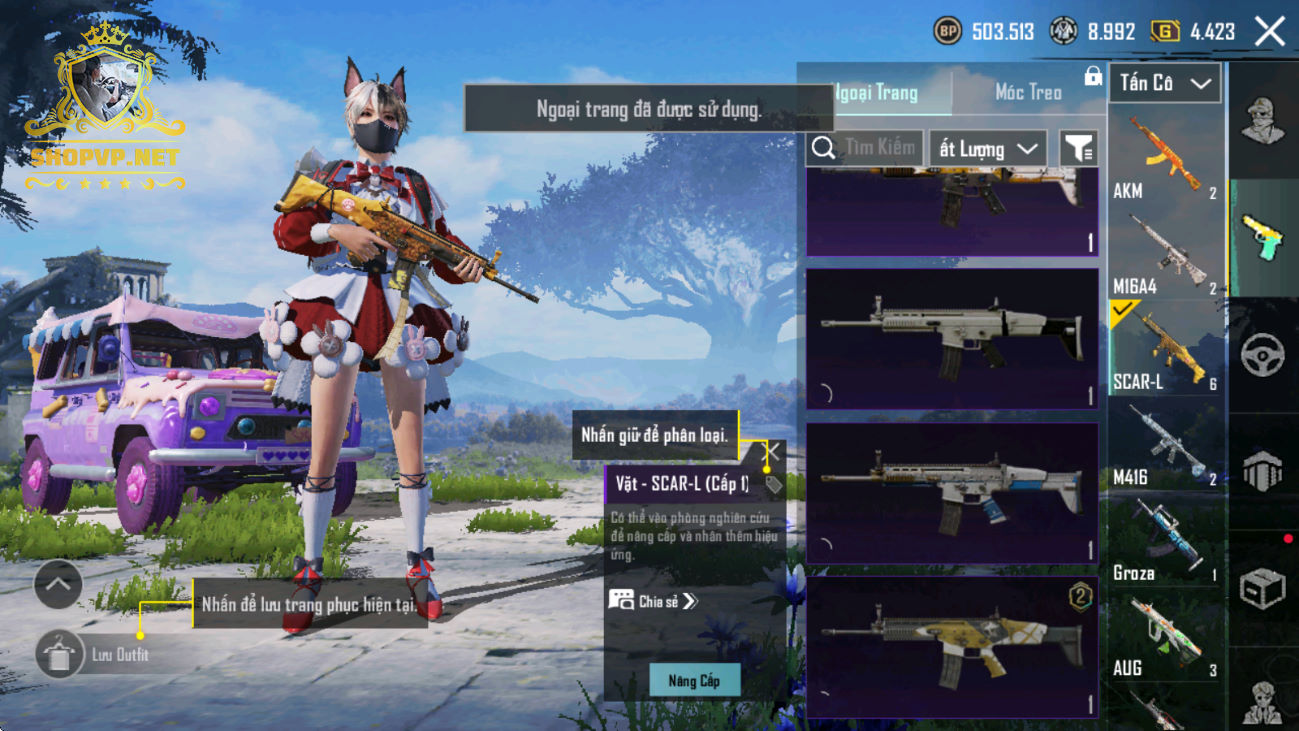Open the vehicle steering wheel section
This screenshot has height=731, width=1299.
1263,355
